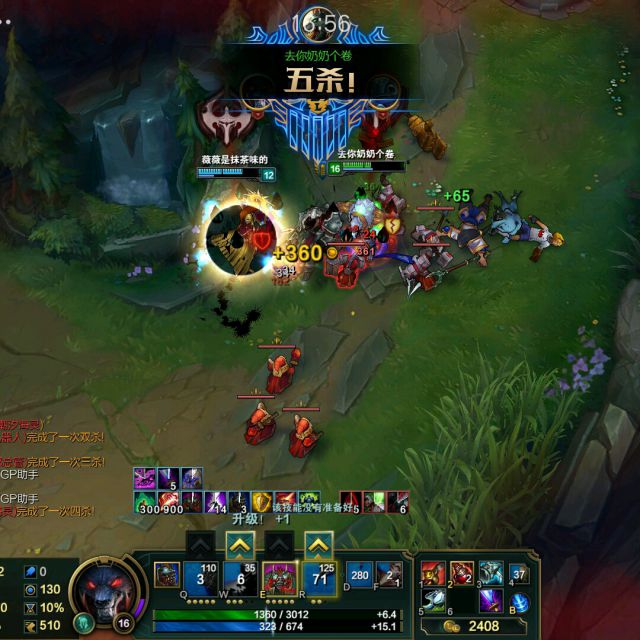Select the item in slot 1

433,573
